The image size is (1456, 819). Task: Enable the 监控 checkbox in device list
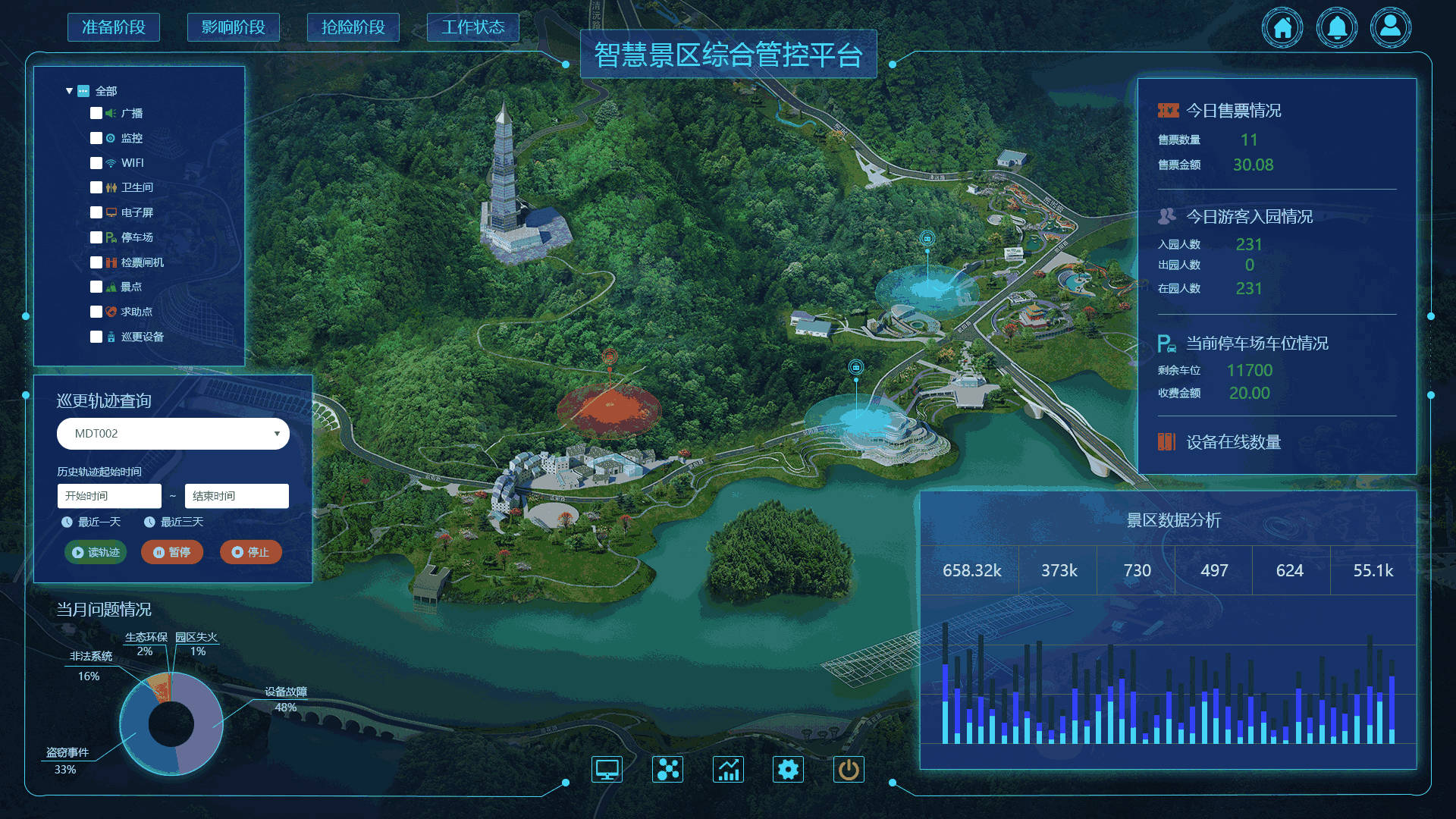(96, 138)
